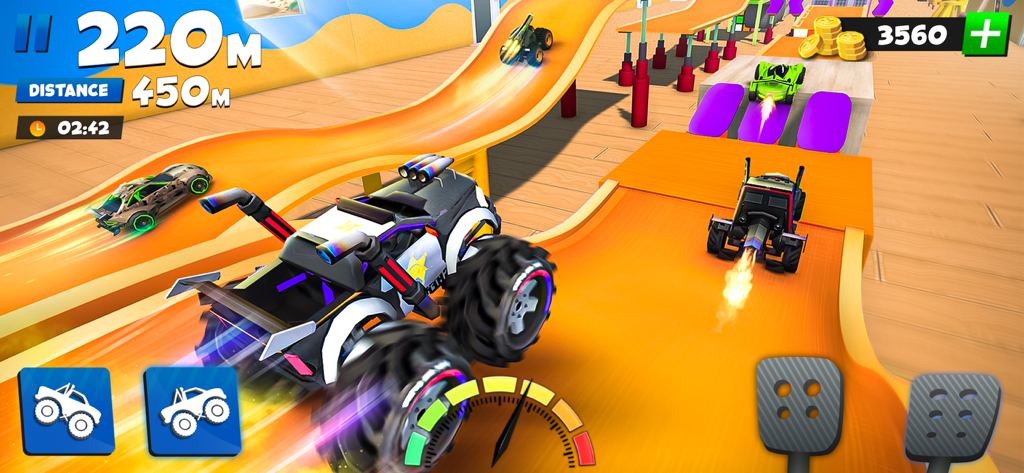
Task: Tilt the truck nose-down with the blue button
Action: (x=66, y=410)
